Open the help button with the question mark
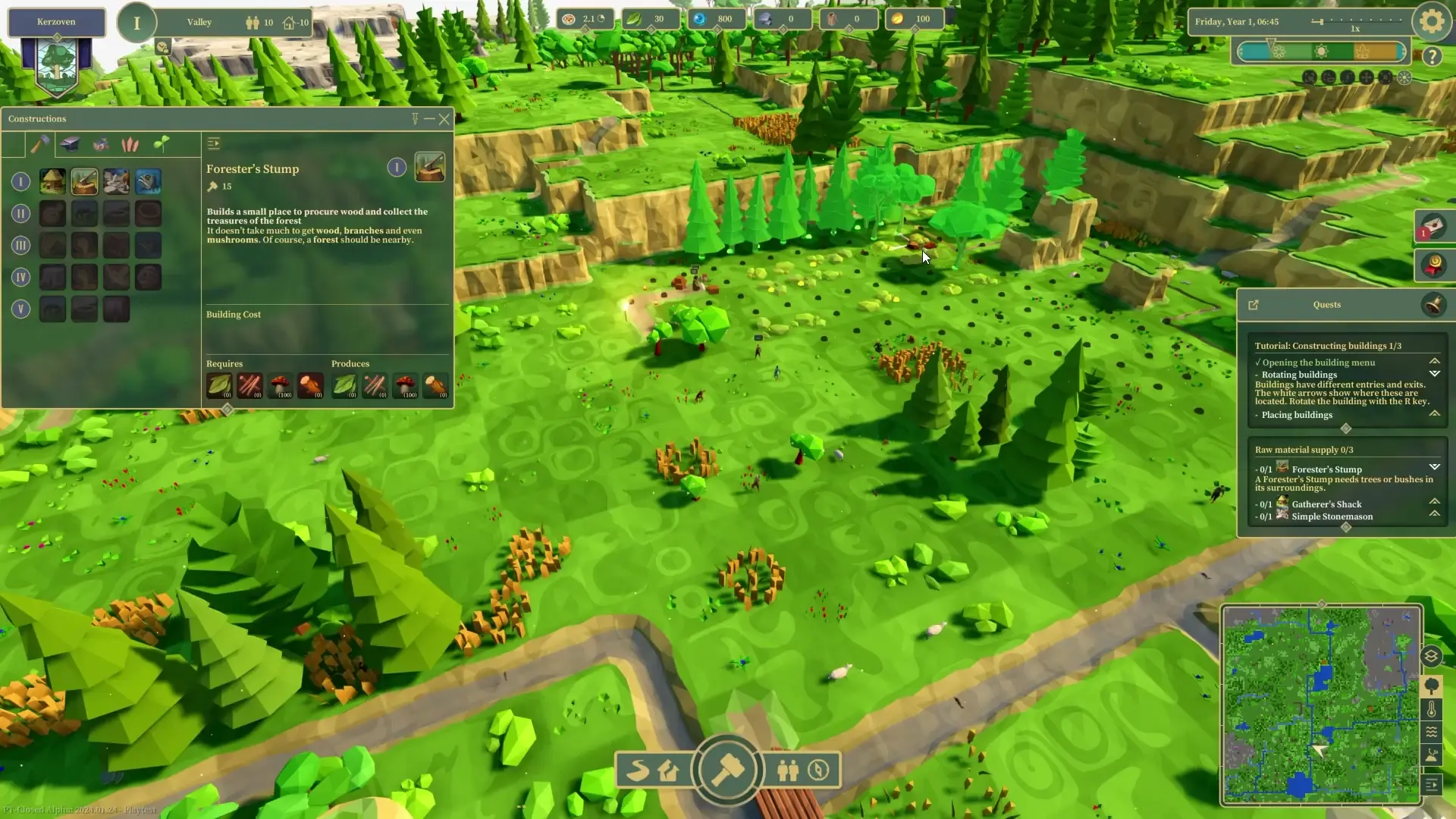Image resolution: width=1456 pixels, height=819 pixels. pyautogui.click(x=1432, y=57)
